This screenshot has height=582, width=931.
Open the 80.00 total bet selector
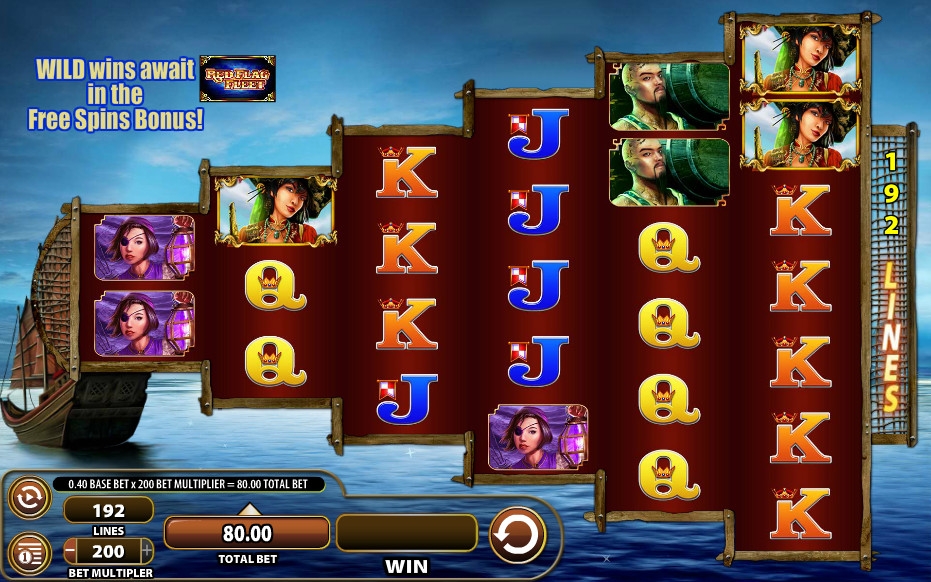[x=246, y=533]
